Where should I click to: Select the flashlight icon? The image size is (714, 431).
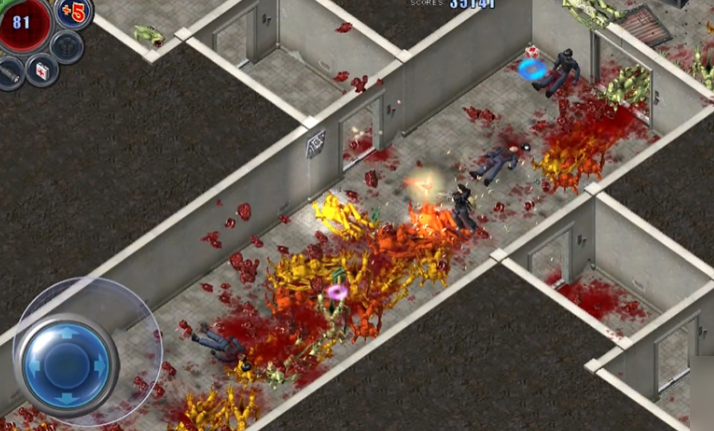[x=10, y=73]
